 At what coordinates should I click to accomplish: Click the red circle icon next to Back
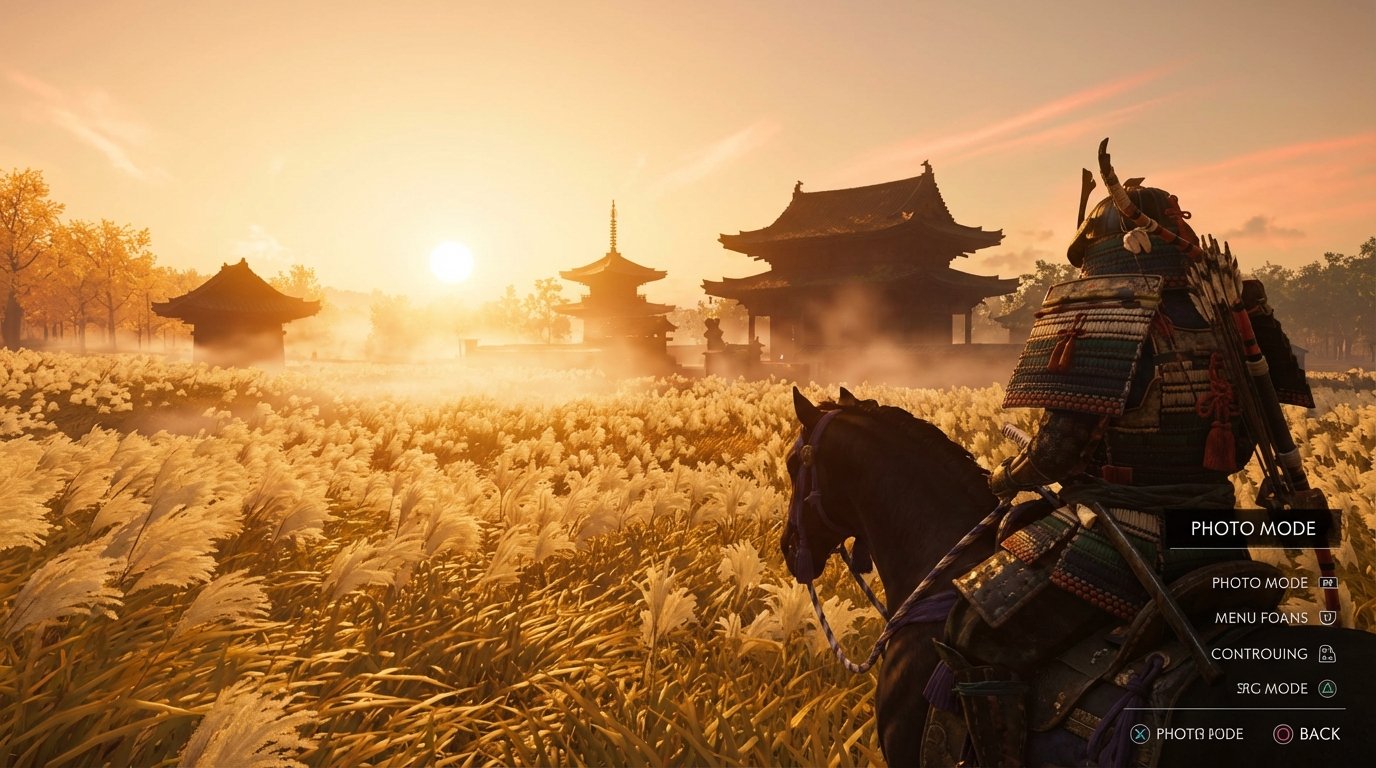1282,733
